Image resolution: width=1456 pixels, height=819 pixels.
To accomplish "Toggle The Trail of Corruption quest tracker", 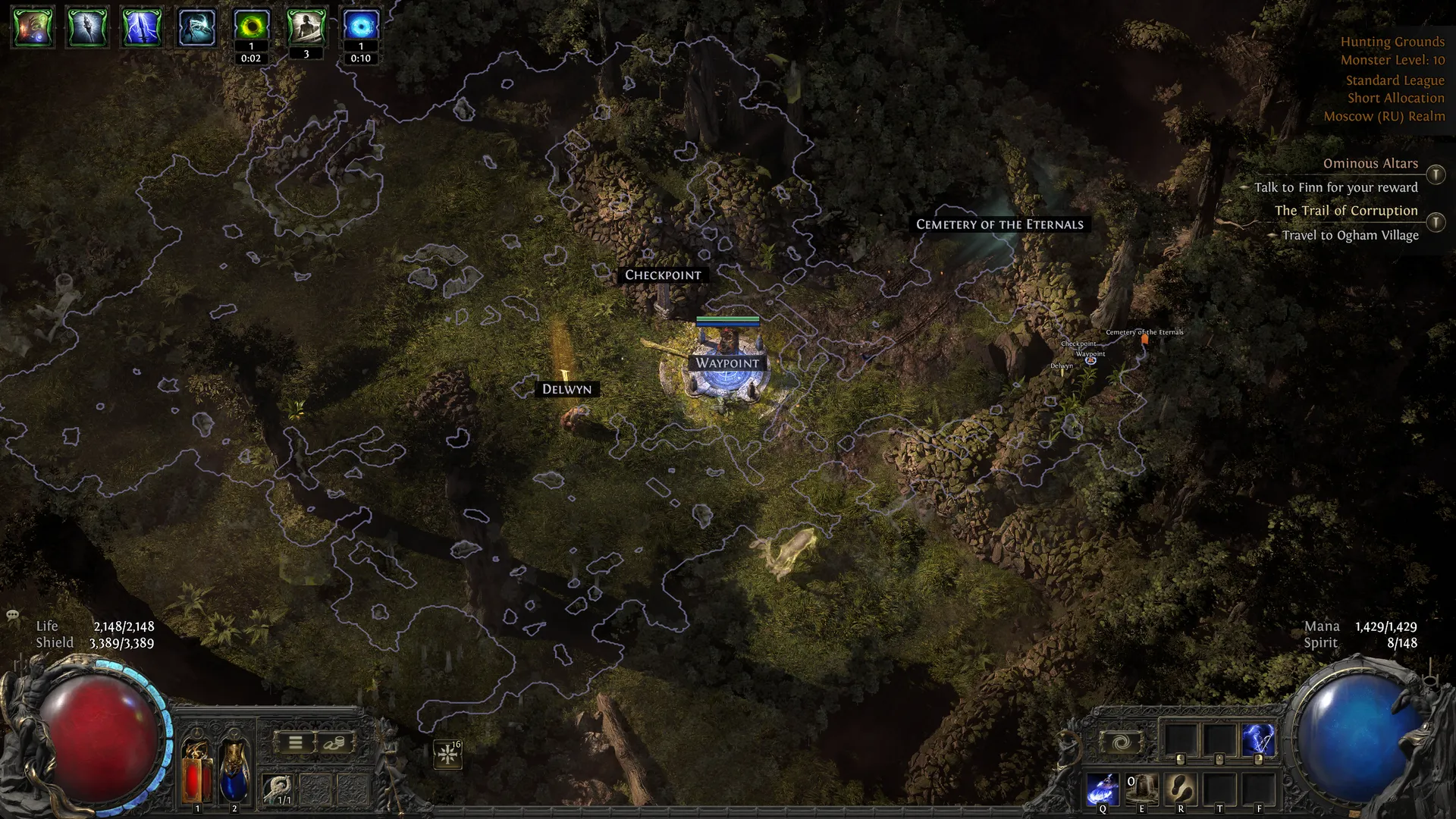I will point(1436,222).
